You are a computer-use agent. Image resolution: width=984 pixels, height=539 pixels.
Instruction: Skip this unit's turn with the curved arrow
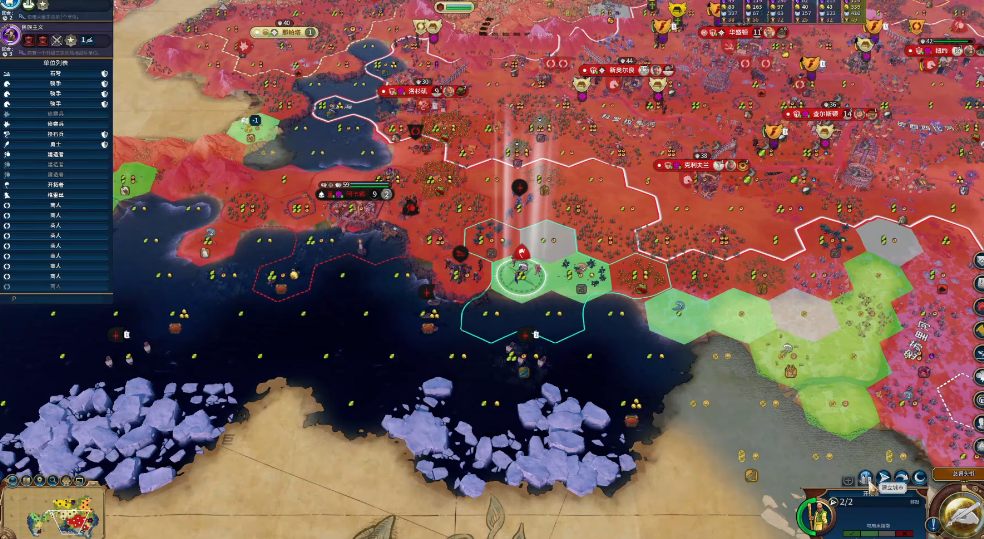[902, 477]
